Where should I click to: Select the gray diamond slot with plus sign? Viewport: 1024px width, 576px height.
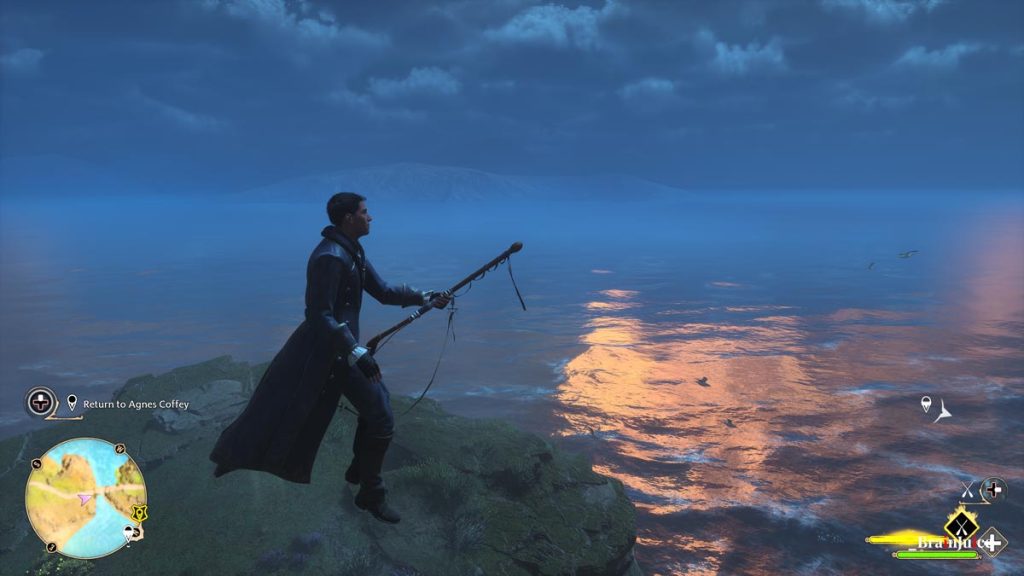pos(992,542)
